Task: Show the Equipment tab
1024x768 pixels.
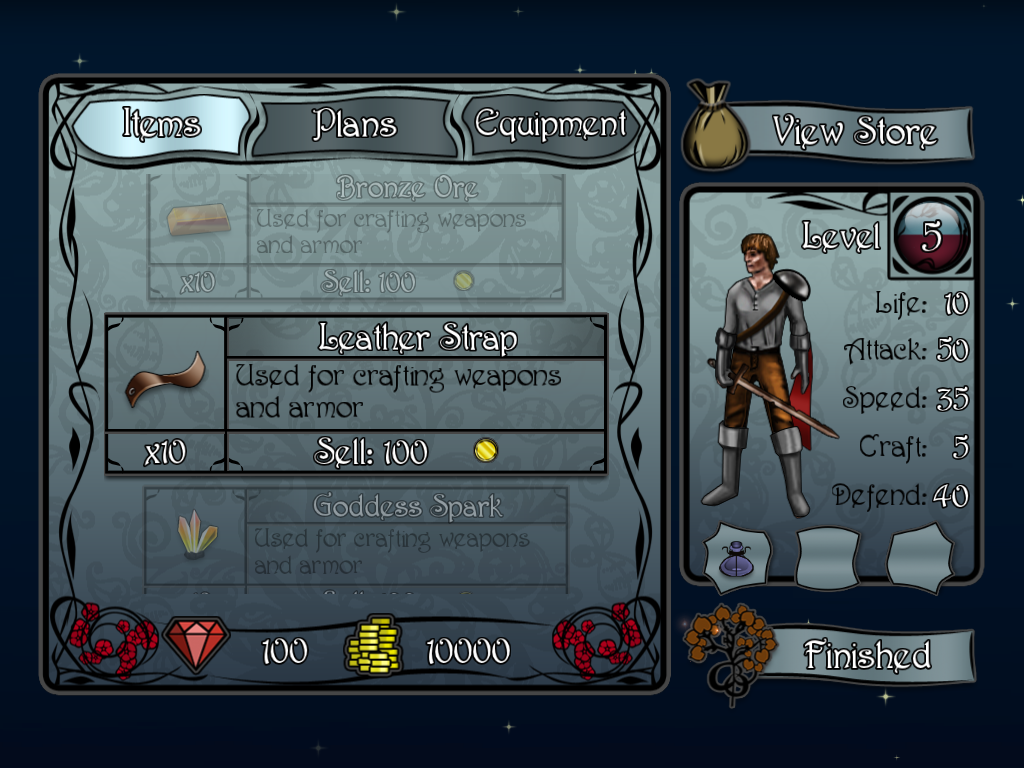Action: [x=550, y=126]
